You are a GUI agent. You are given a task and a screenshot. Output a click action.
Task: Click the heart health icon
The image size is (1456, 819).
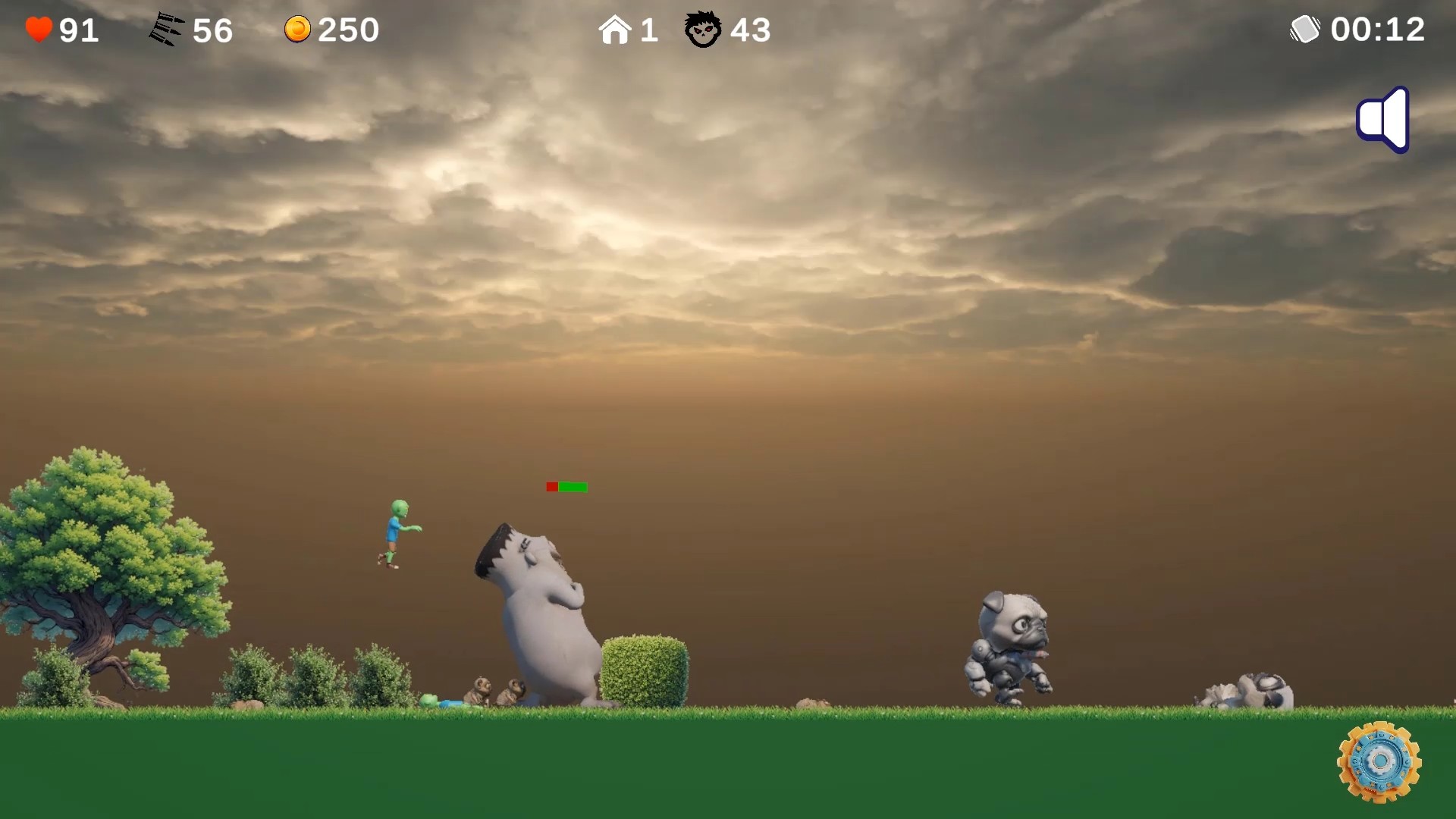[x=37, y=30]
